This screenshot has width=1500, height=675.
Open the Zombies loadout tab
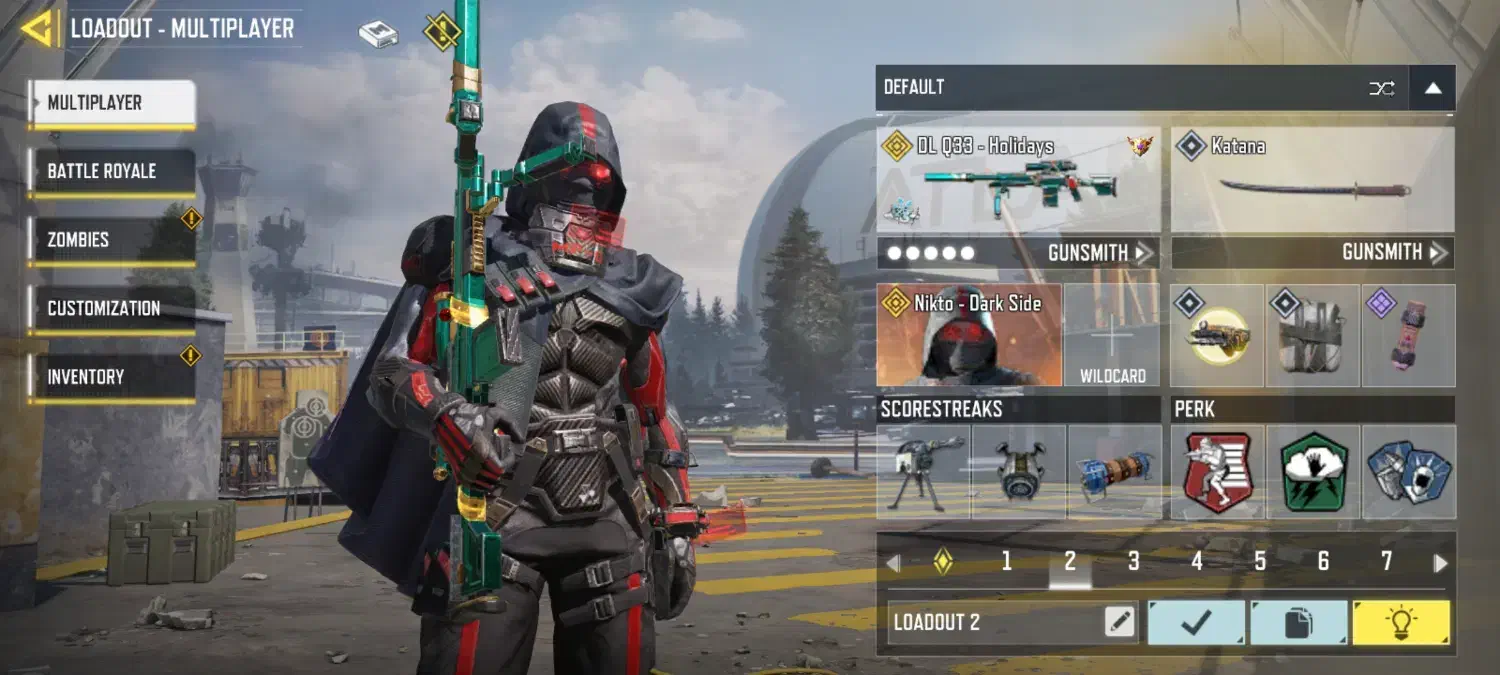tap(111, 240)
